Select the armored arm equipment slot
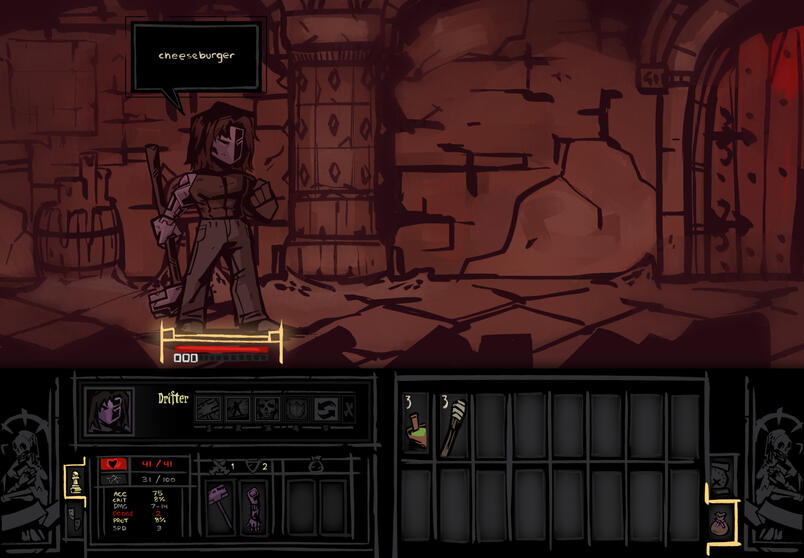Image resolution: width=804 pixels, height=558 pixels. click(x=254, y=505)
